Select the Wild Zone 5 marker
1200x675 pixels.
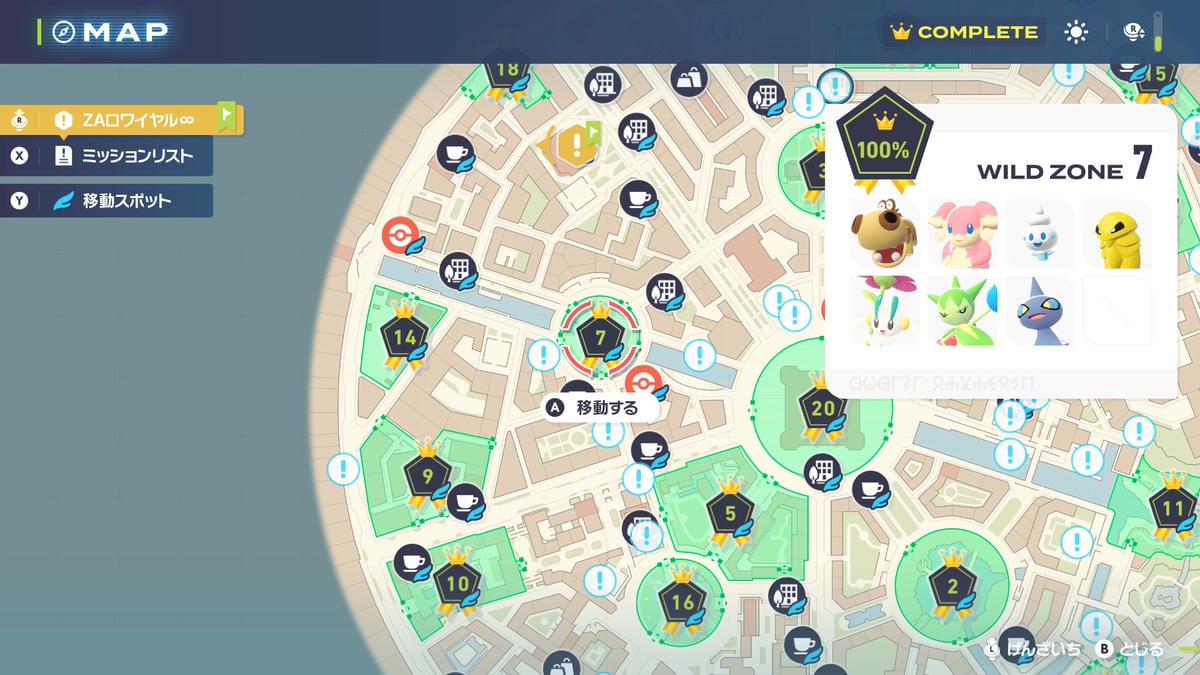point(729,514)
